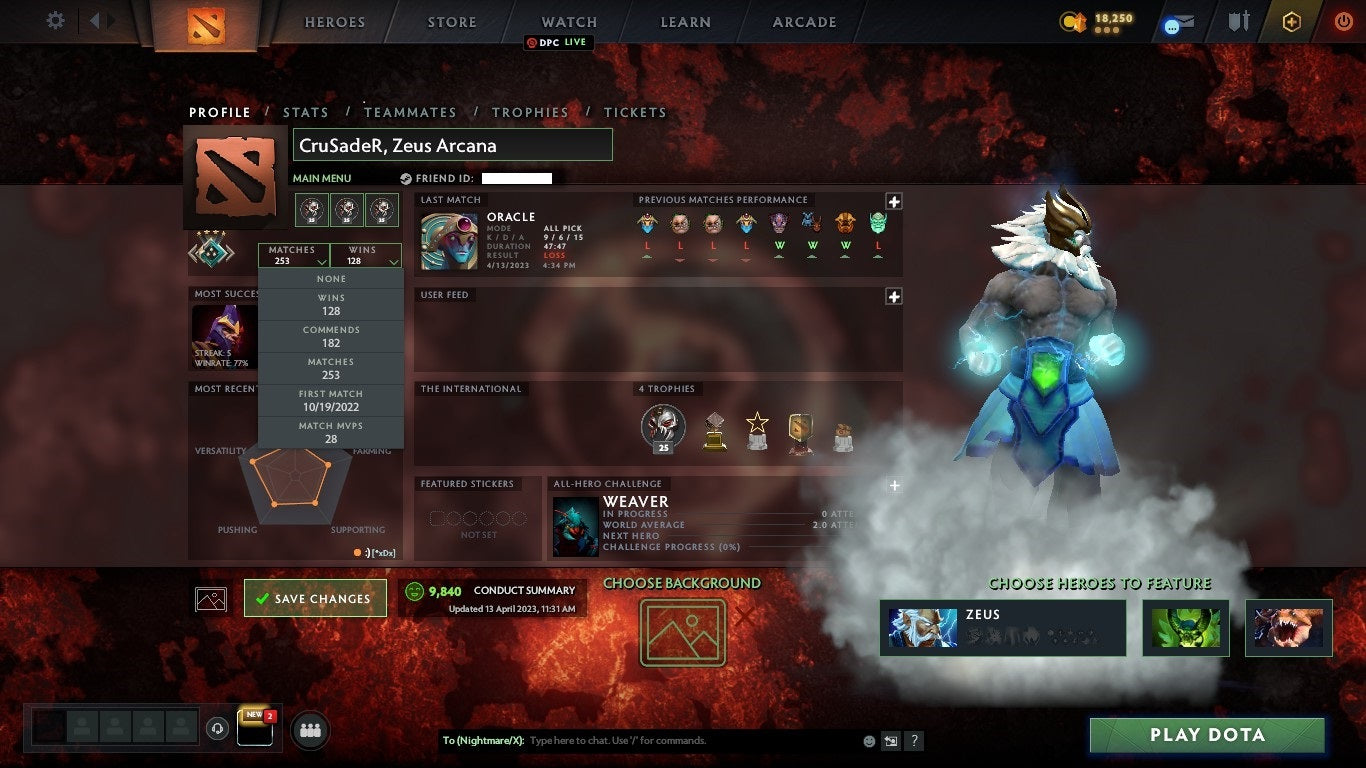Open the Armory with the shield and sword icon
This screenshot has width=1366, height=768.
click(x=1238, y=21)
